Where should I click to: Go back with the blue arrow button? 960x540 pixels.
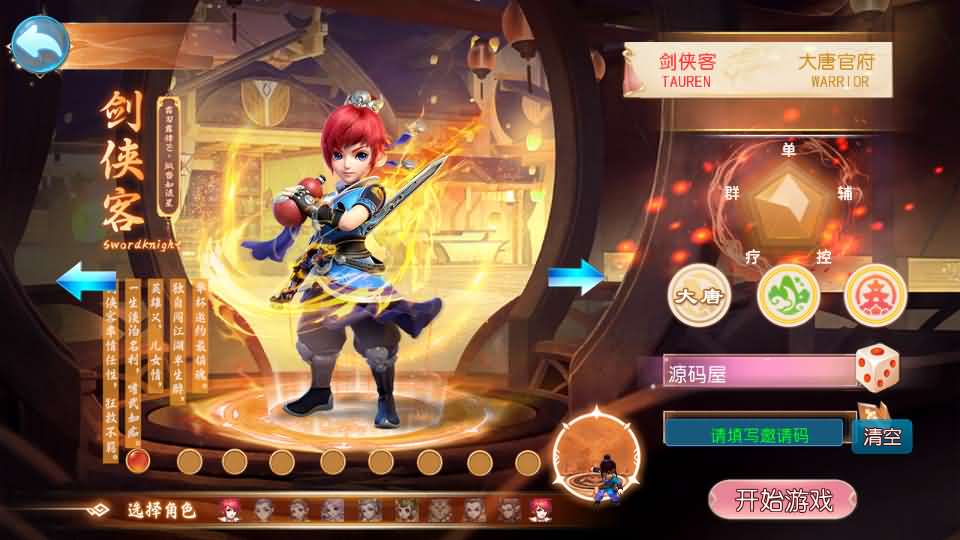pyautogui.click(x=40, y=43)
